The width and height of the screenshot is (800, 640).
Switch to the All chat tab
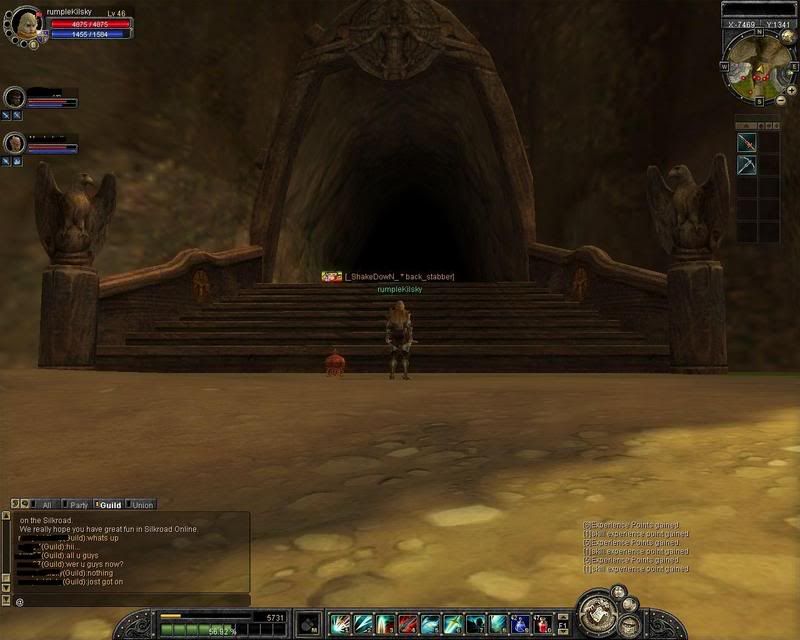[44, 505]
